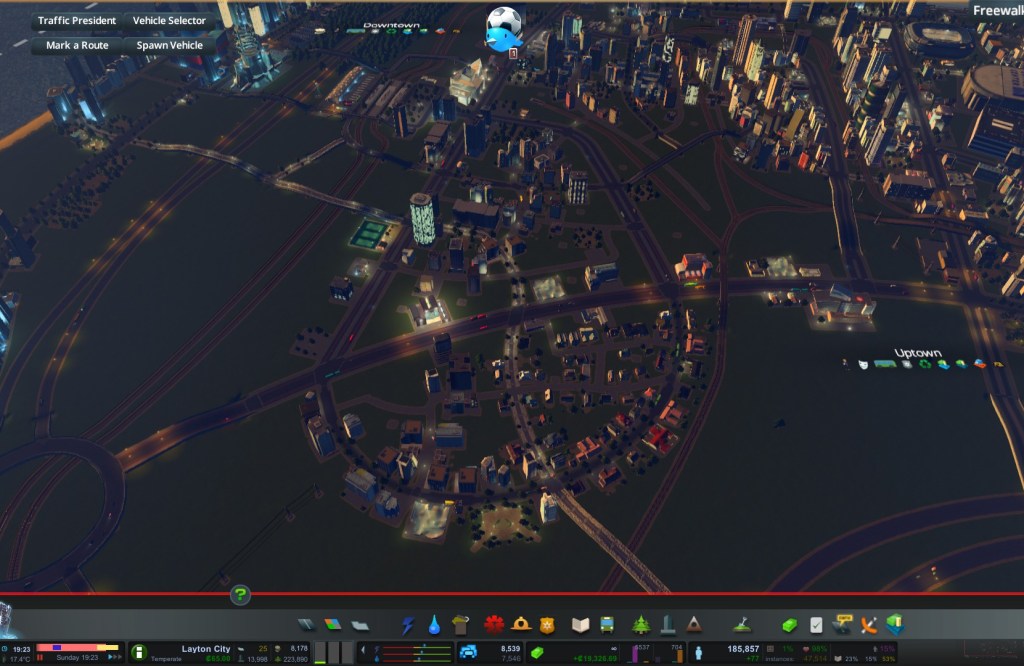Open the Education book menu
The height and width of the screenshot is (666, 1024).
pos(581,625)
